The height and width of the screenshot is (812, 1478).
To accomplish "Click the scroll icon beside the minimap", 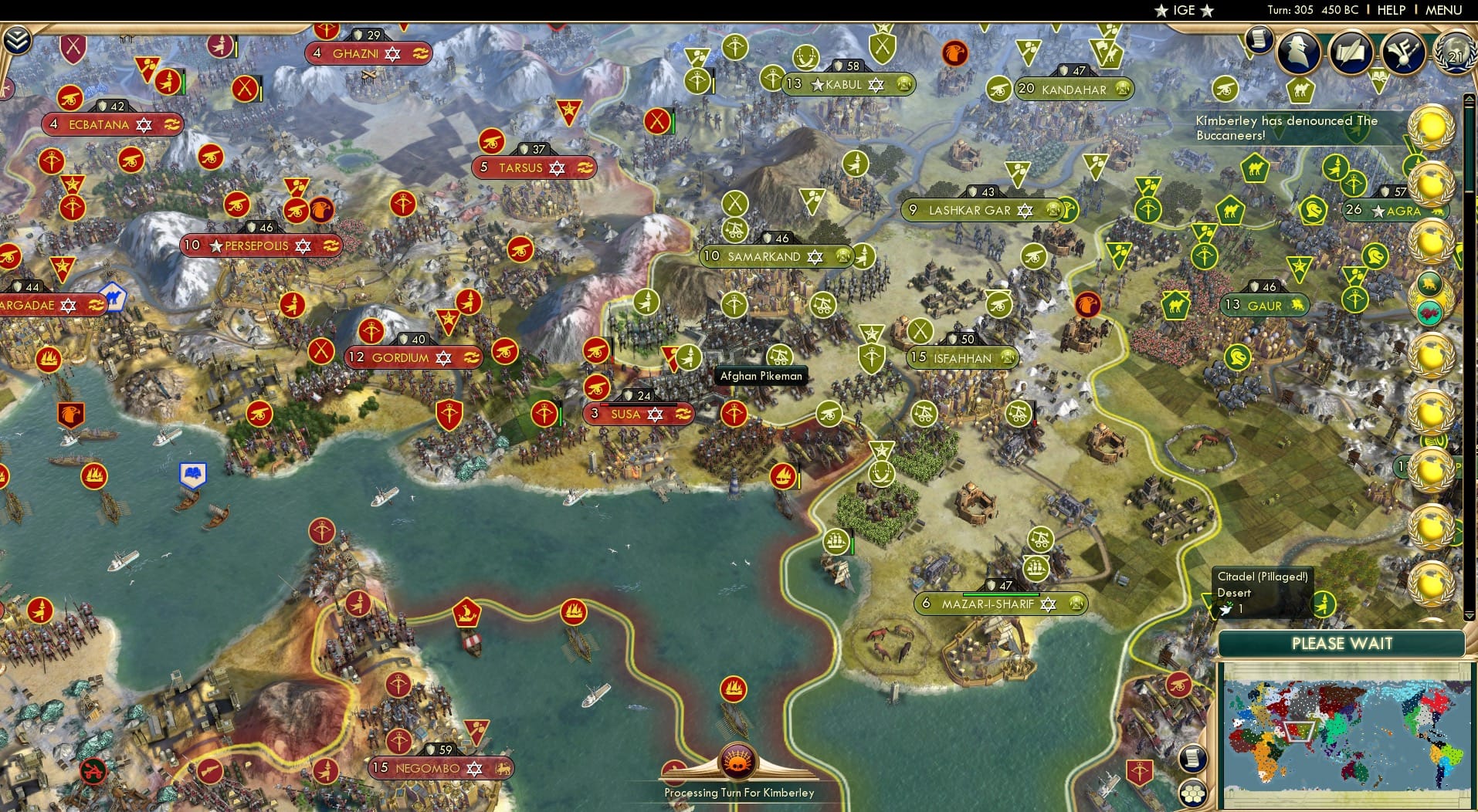I will pos(1192,756).
